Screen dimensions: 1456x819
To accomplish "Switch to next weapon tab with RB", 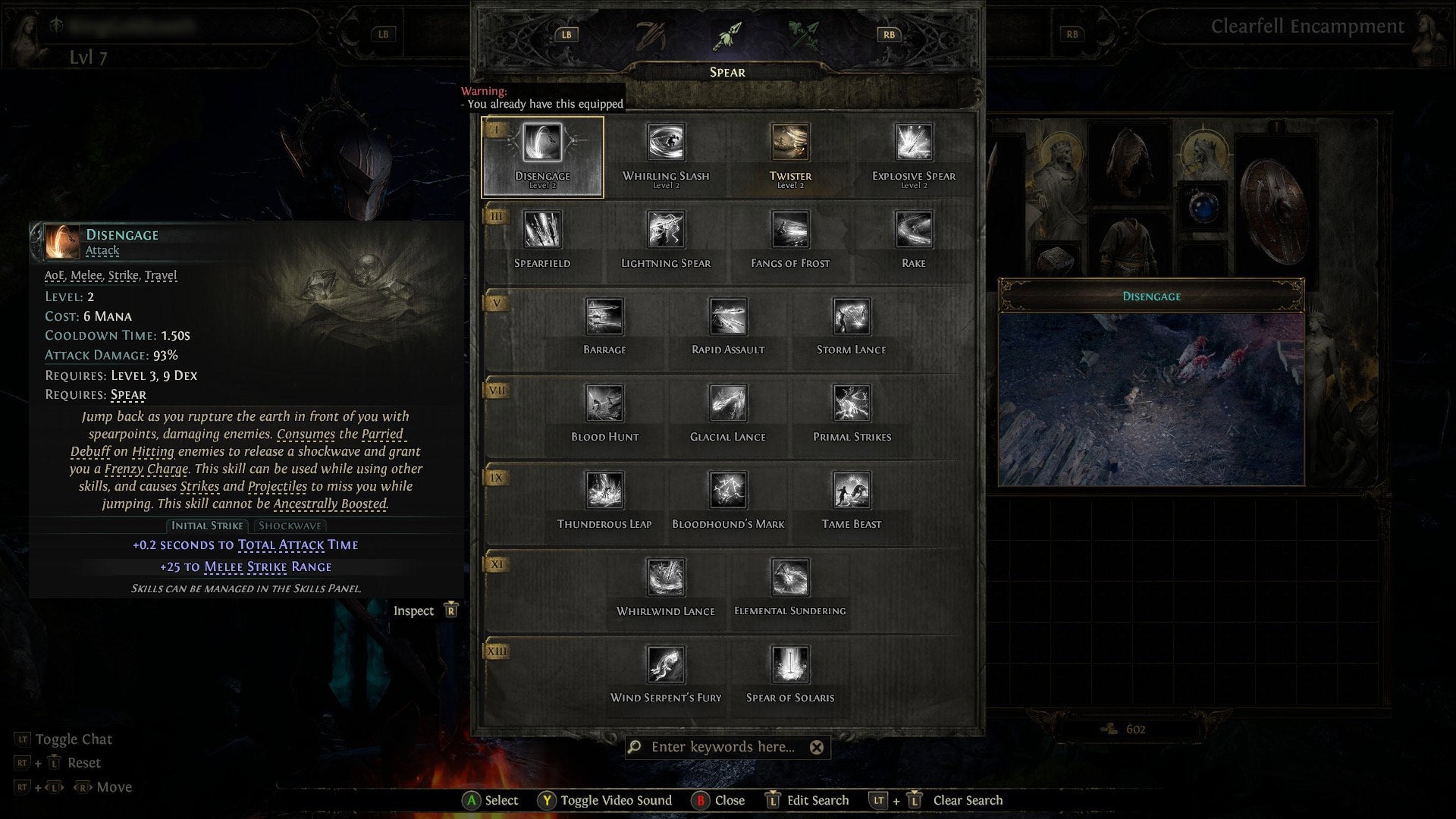I will click(x=890, y=33).
